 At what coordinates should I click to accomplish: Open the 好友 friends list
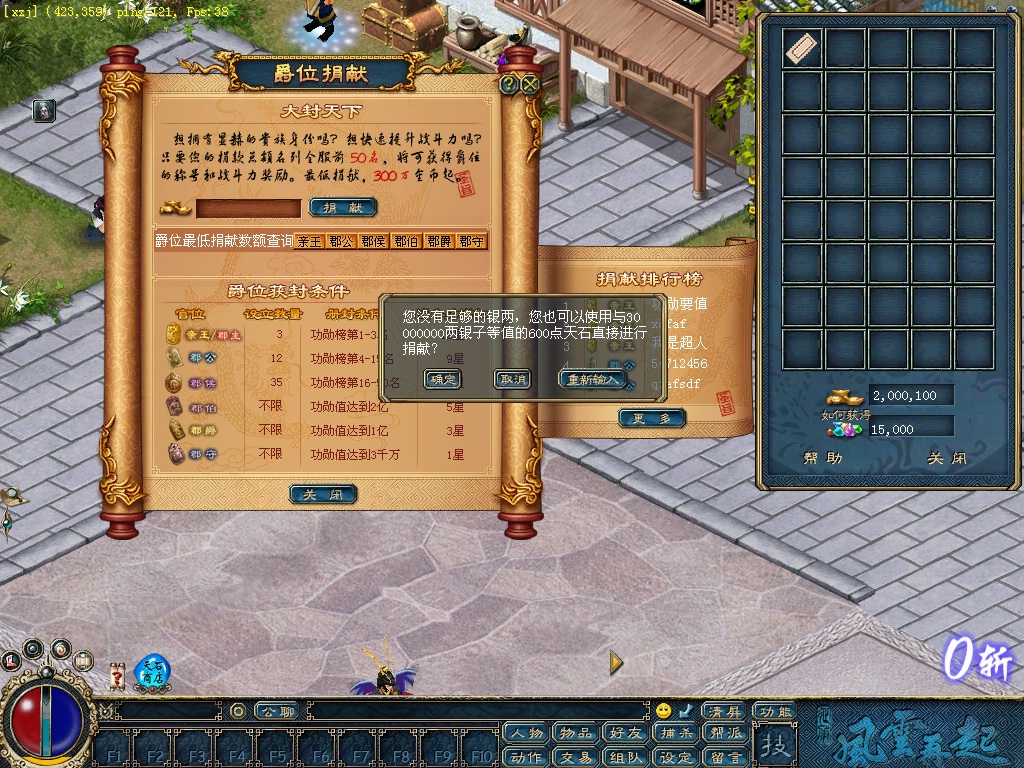pos(625,733)
